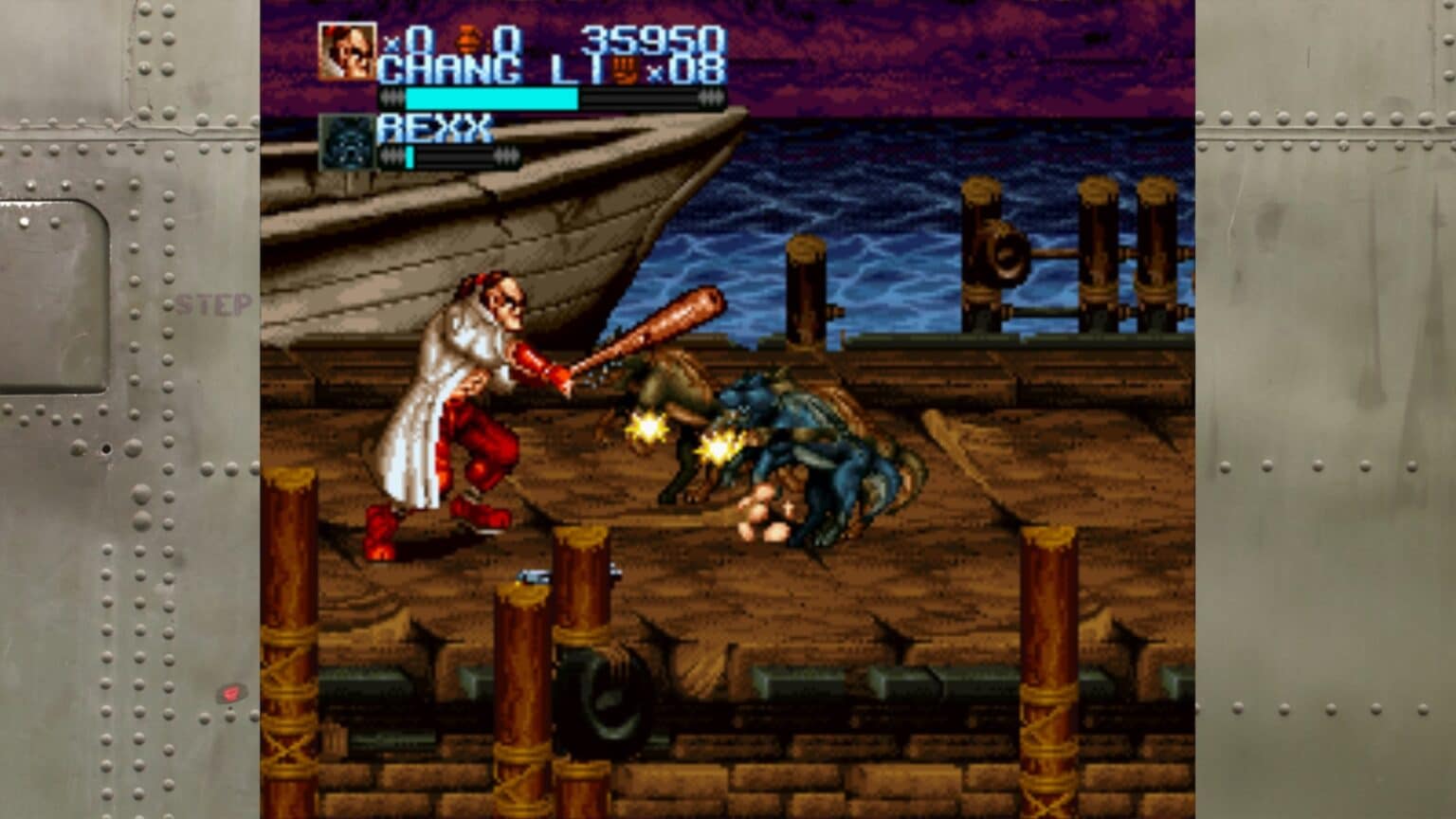This screenshot has height=819, width=1456.
Task: Expand the right arrow cap of Rexx's health gauge
Action: pyautogui.click(x=508, y=155)
